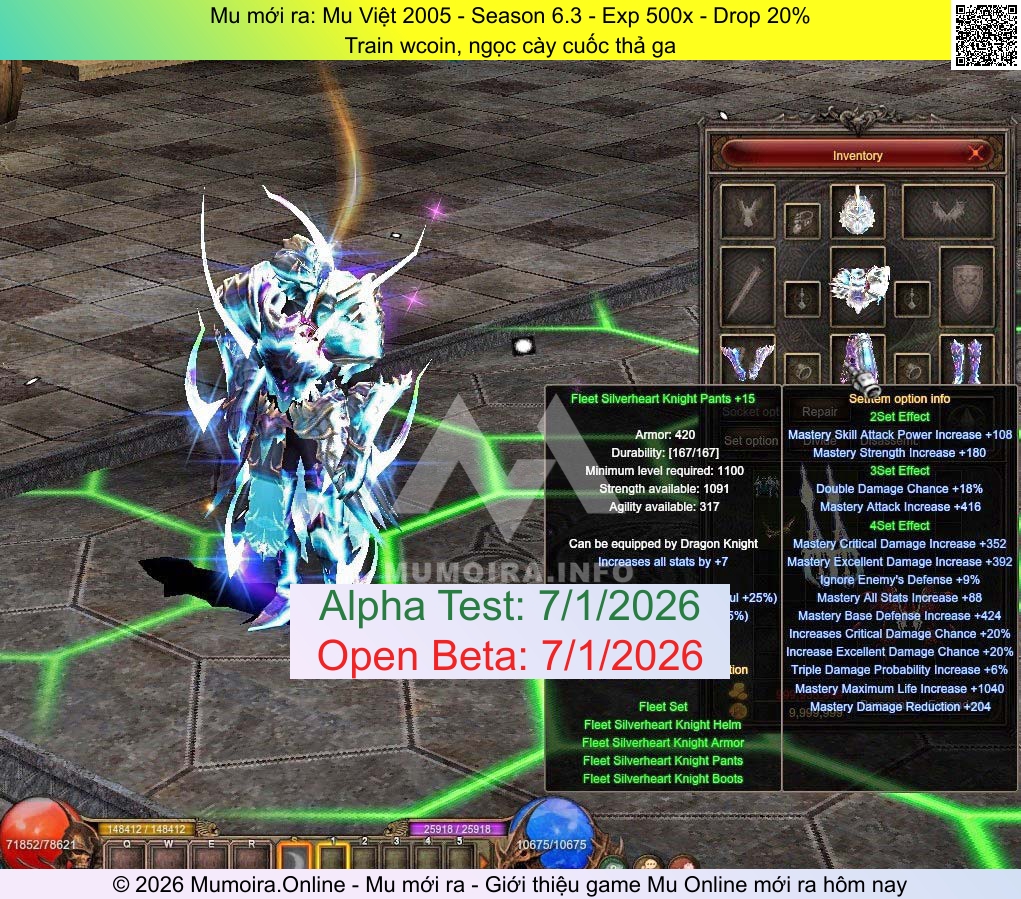The image size is (1021, 899).
Task: Open the chat bubble icon
Action: point(648,862)
